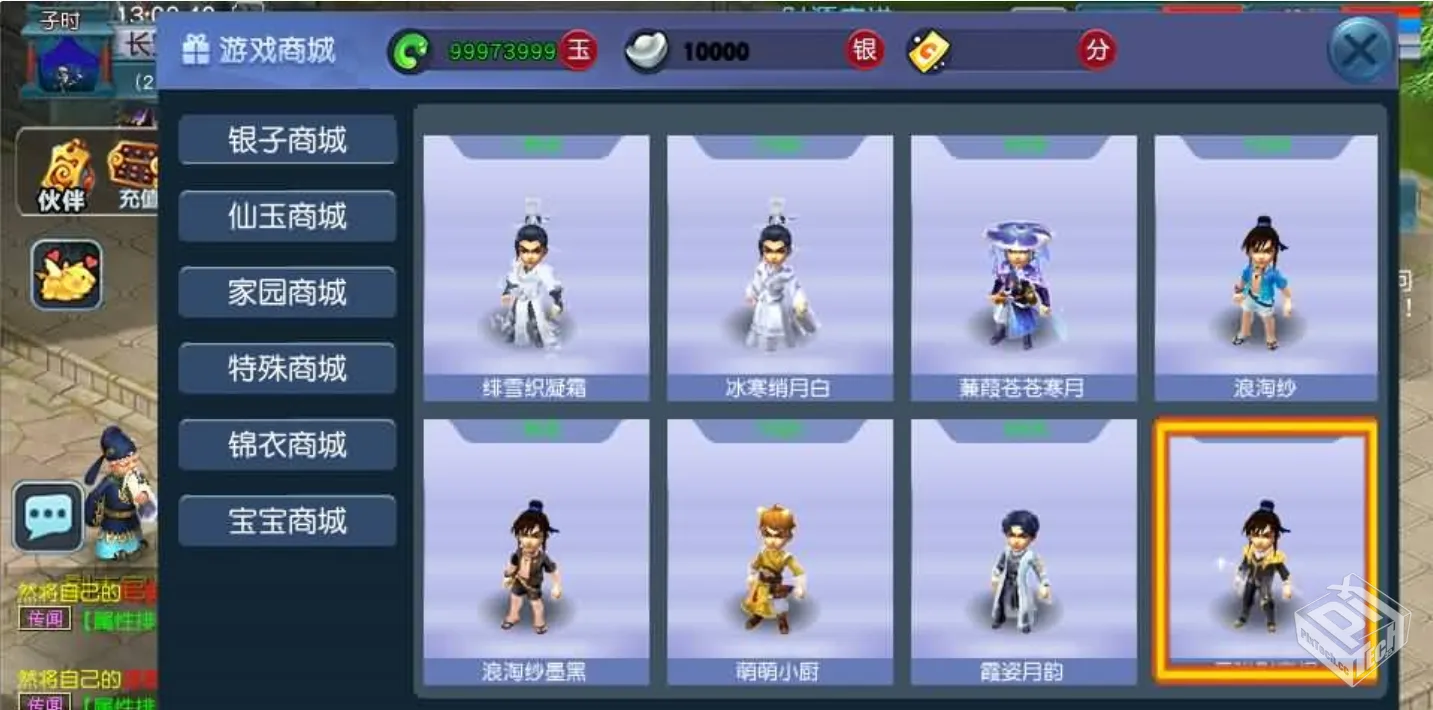Tap the red 玉 currency button
The image size is (1433, 710).
[579, 50]
